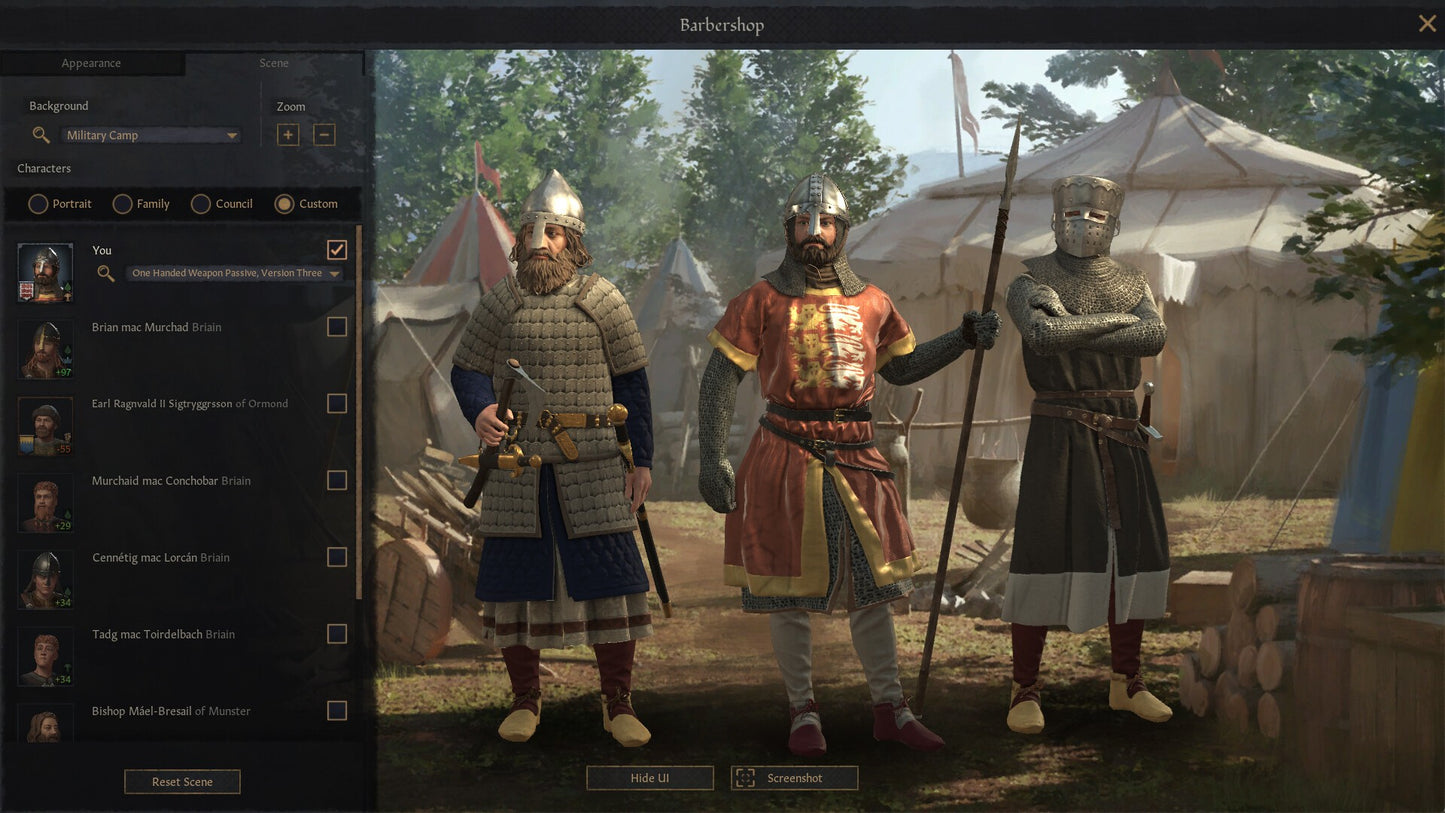The height and width of the screenshot is (813, 1445).
Task: Close the Barbershop with the X icon
Action: click(1427, 23)
